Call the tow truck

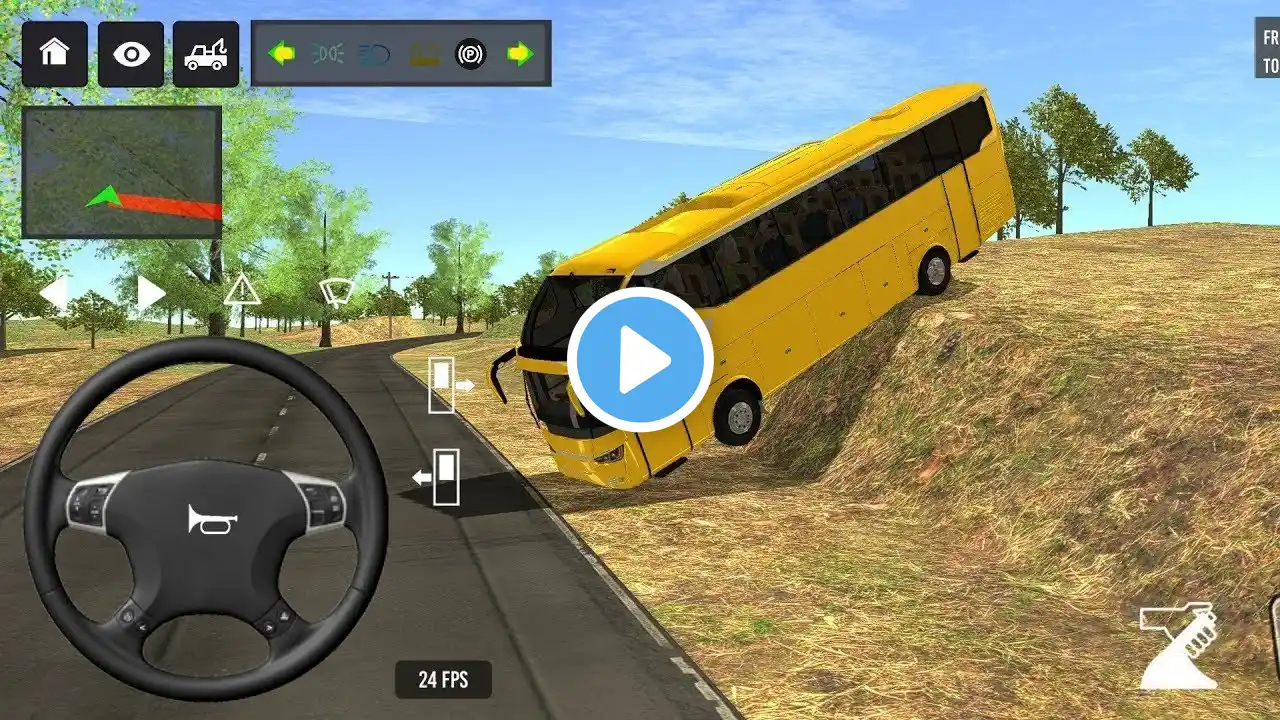coord(206,54)
